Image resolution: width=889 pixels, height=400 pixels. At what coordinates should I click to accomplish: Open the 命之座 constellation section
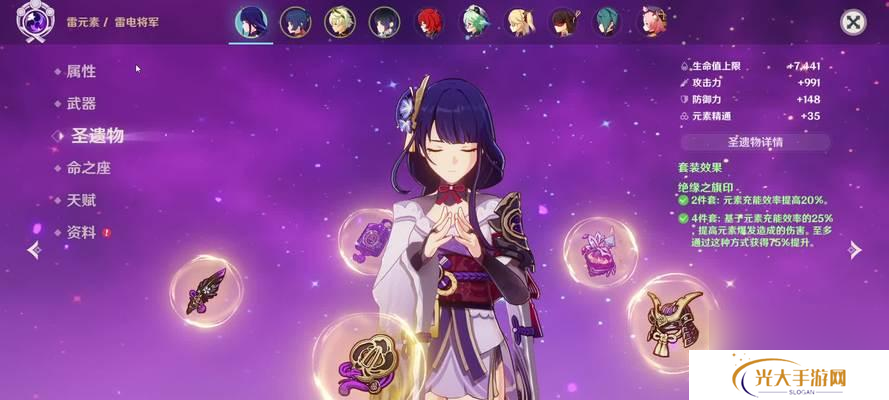tap(88, 169)
